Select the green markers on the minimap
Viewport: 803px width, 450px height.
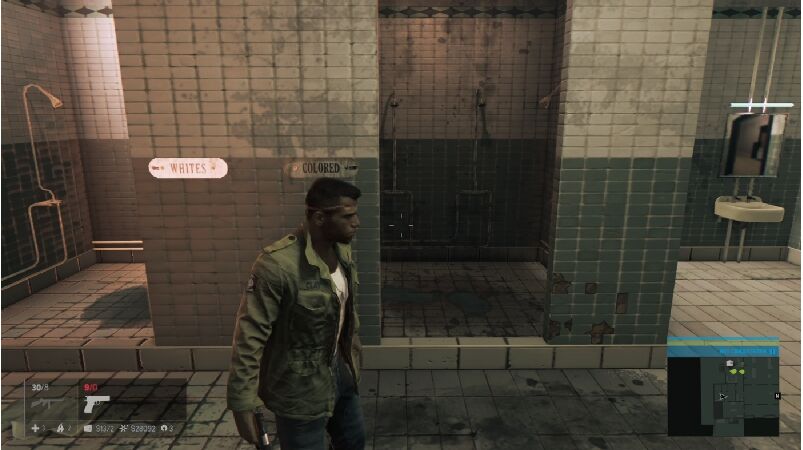pyautogui.click(x=738, y=372)
